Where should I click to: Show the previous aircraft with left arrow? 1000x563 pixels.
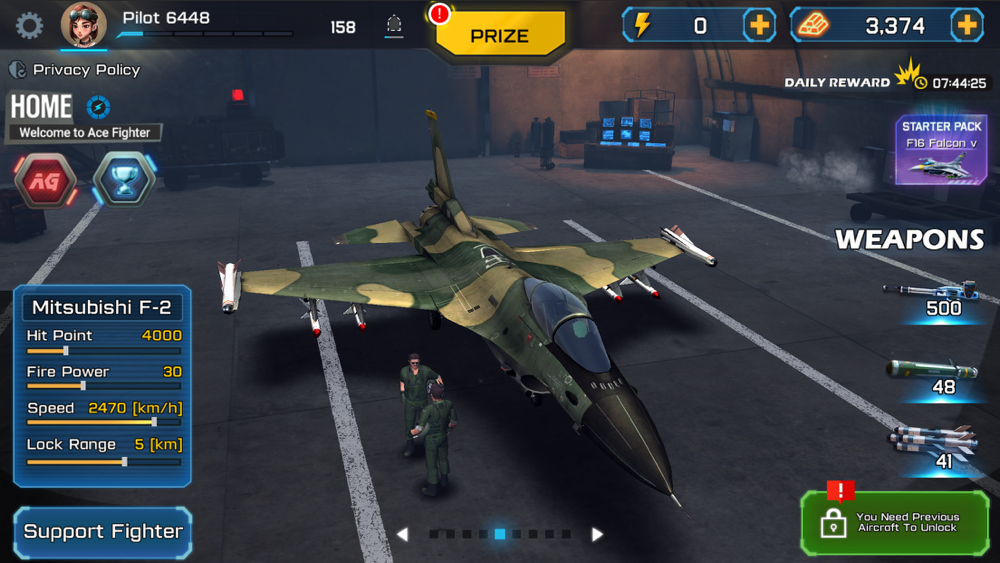coord(402,535)
